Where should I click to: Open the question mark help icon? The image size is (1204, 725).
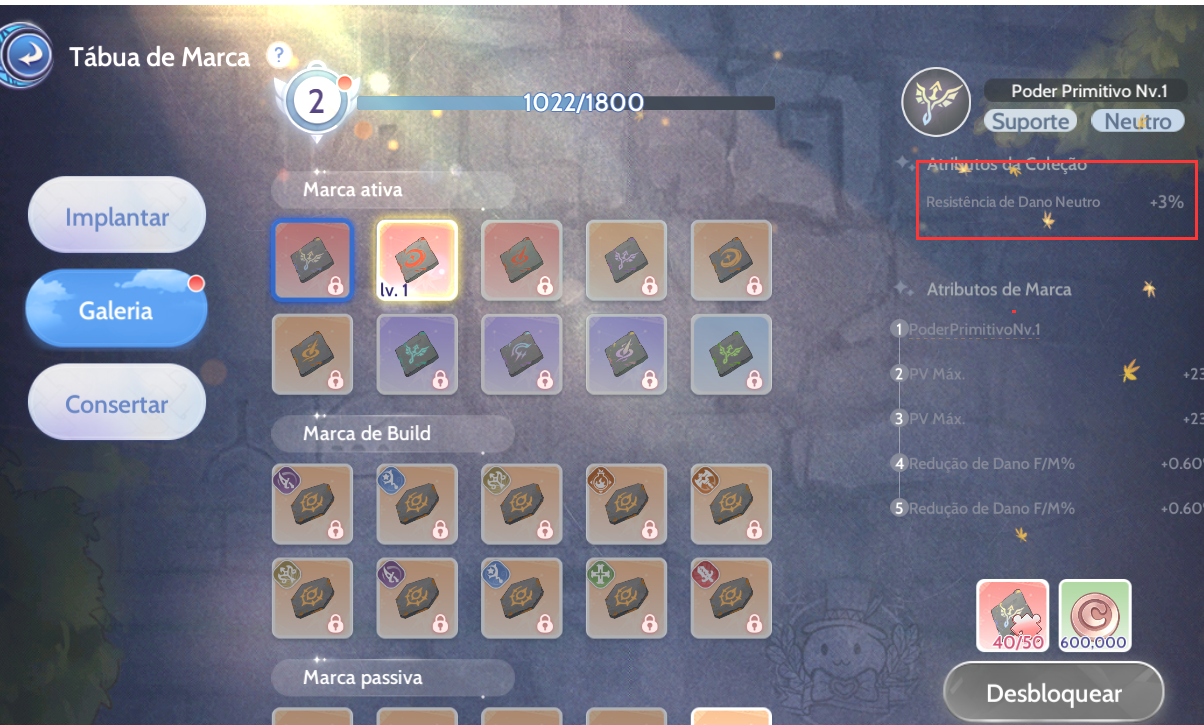coord(279,55)
